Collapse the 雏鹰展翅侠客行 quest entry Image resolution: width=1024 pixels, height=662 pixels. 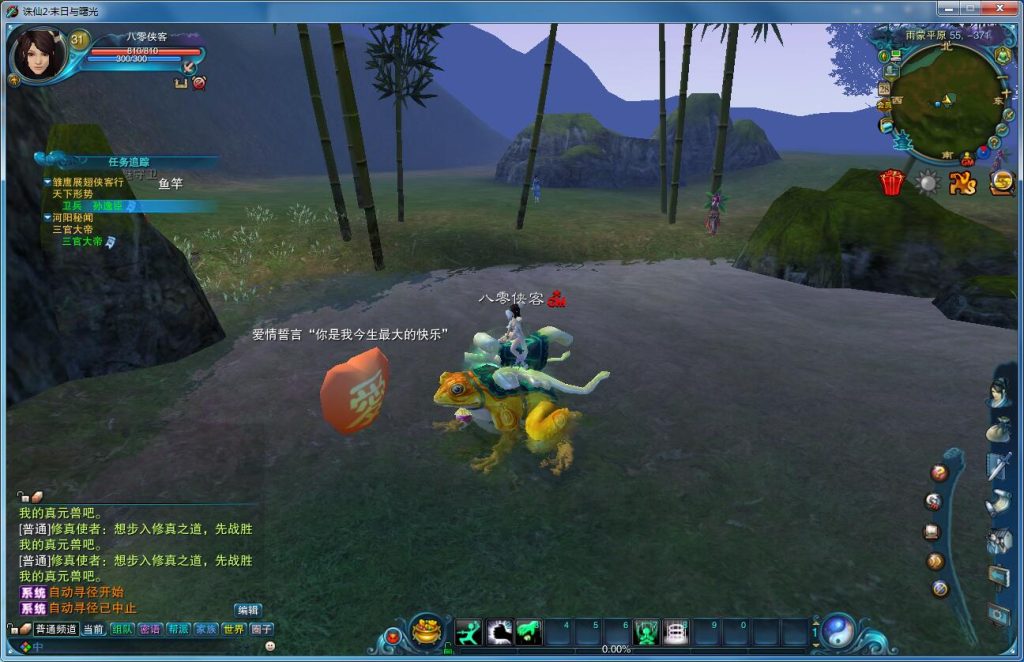pos(47,182)
